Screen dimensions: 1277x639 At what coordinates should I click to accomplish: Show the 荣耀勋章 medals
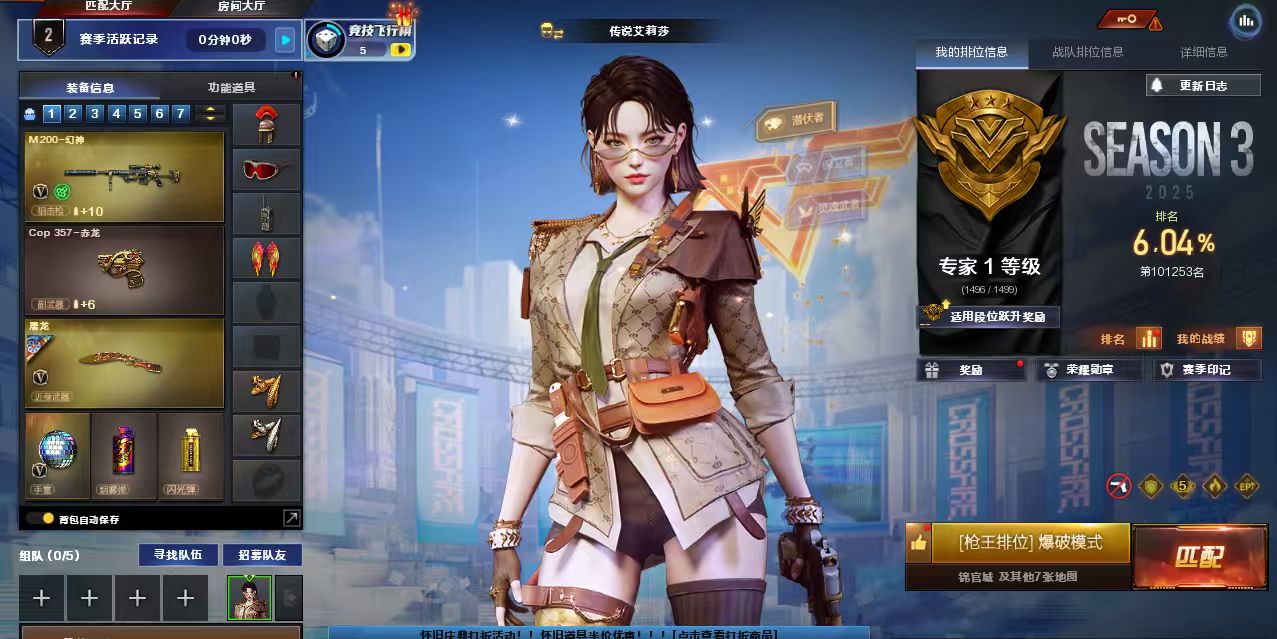tap(1089, 370)
